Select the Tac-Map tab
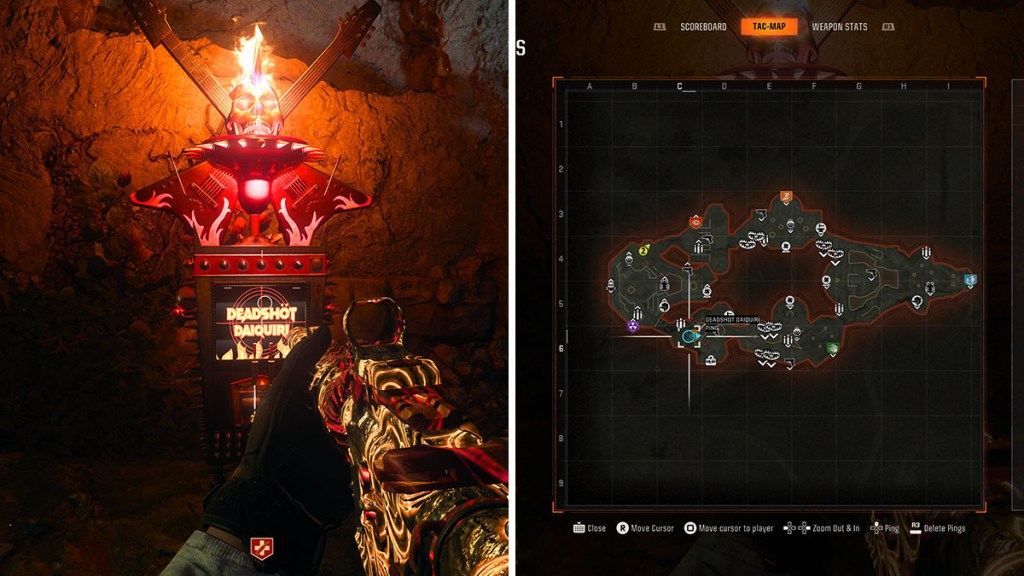 769,27
